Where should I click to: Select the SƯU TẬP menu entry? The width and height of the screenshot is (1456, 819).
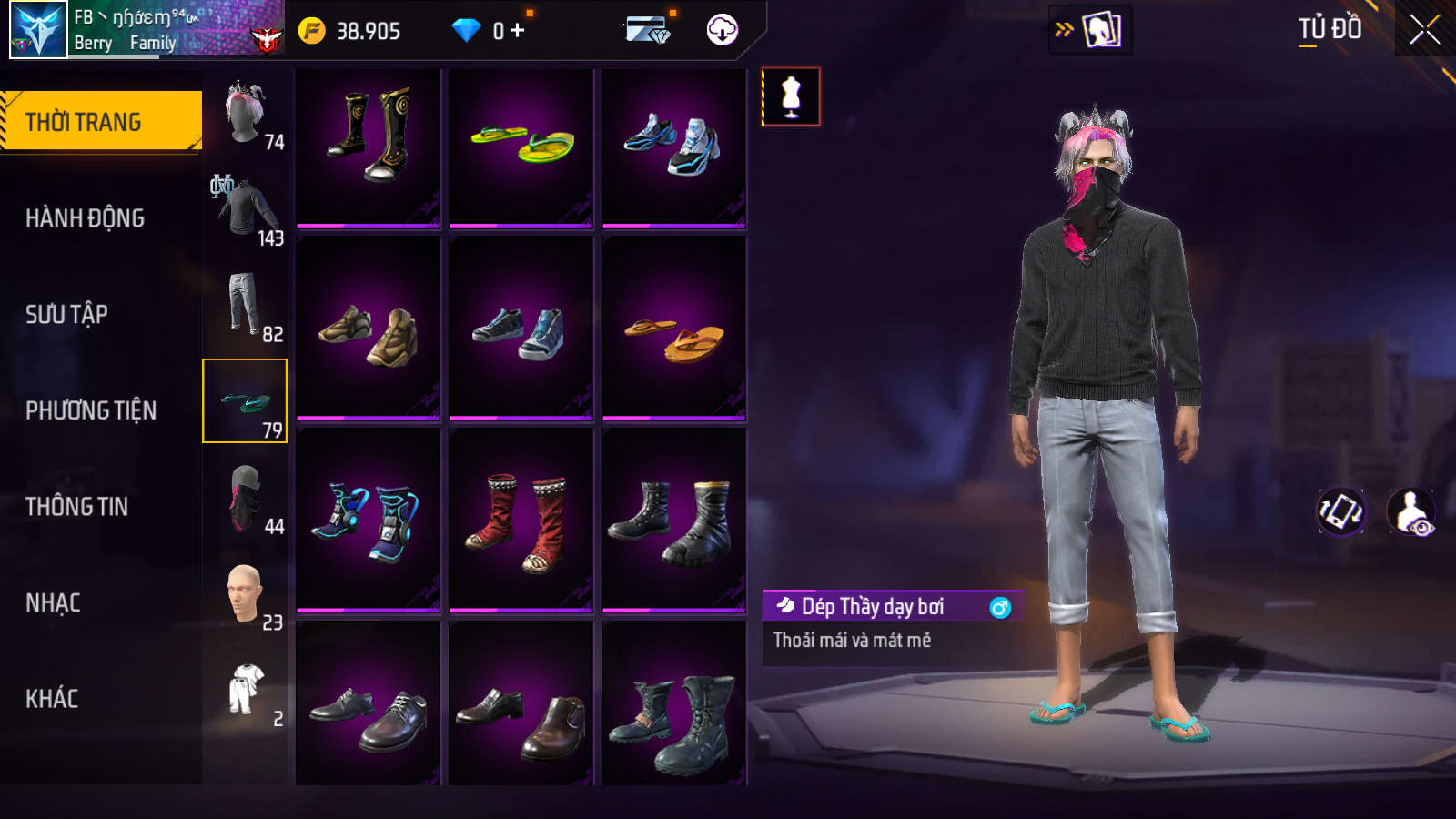[x=66, y=314]
